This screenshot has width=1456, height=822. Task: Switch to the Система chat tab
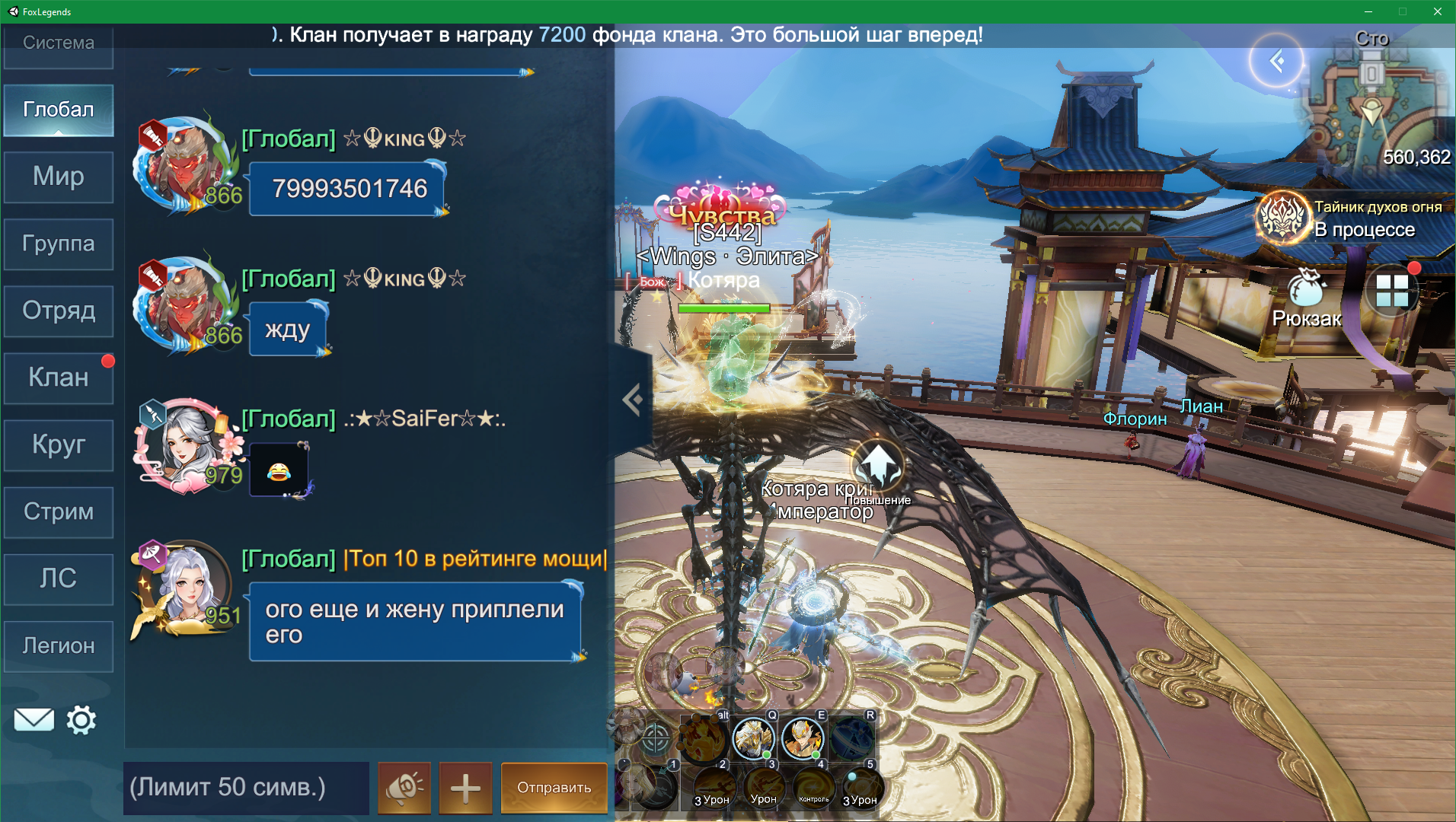click(59, 43)
